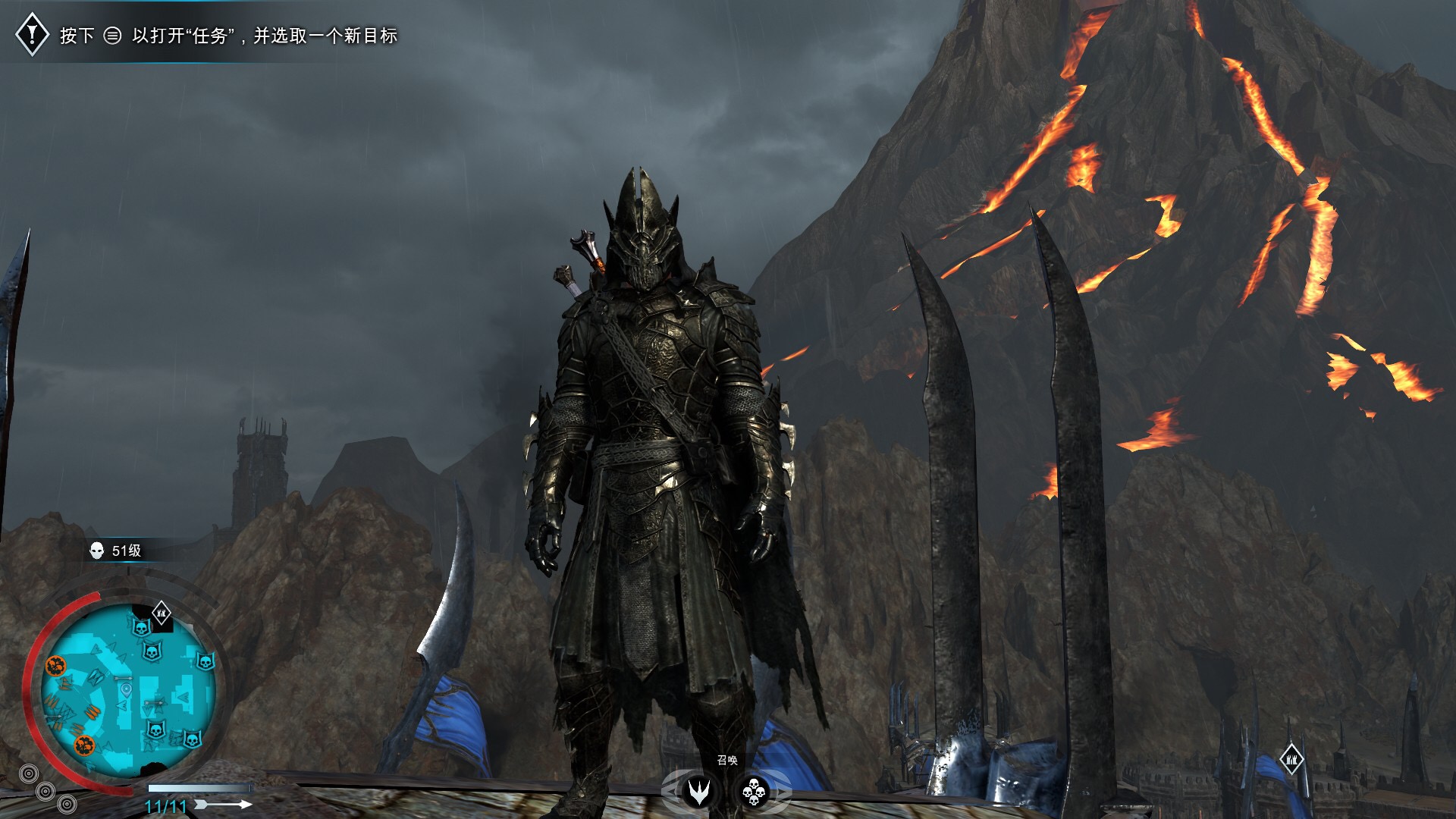Activate the winged mount summon icon
1456x819 pixels.
(x=698, y=792)
